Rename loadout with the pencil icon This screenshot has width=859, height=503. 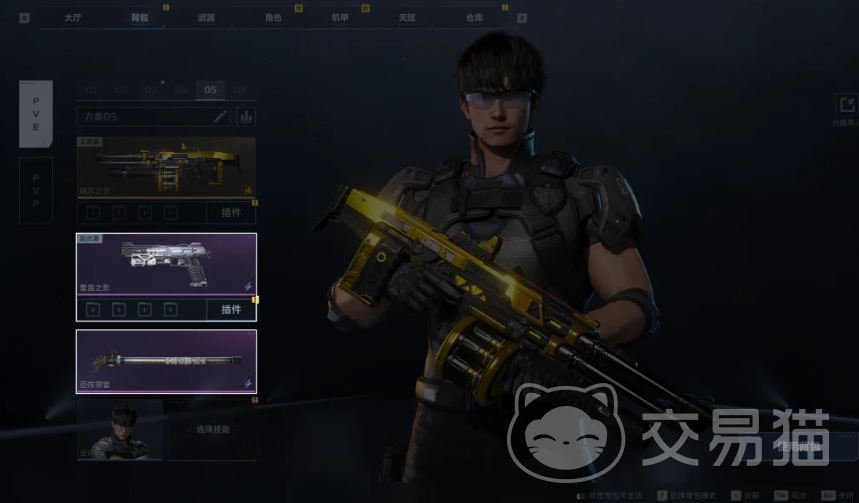pyautogui.click(x=221, y=117)
